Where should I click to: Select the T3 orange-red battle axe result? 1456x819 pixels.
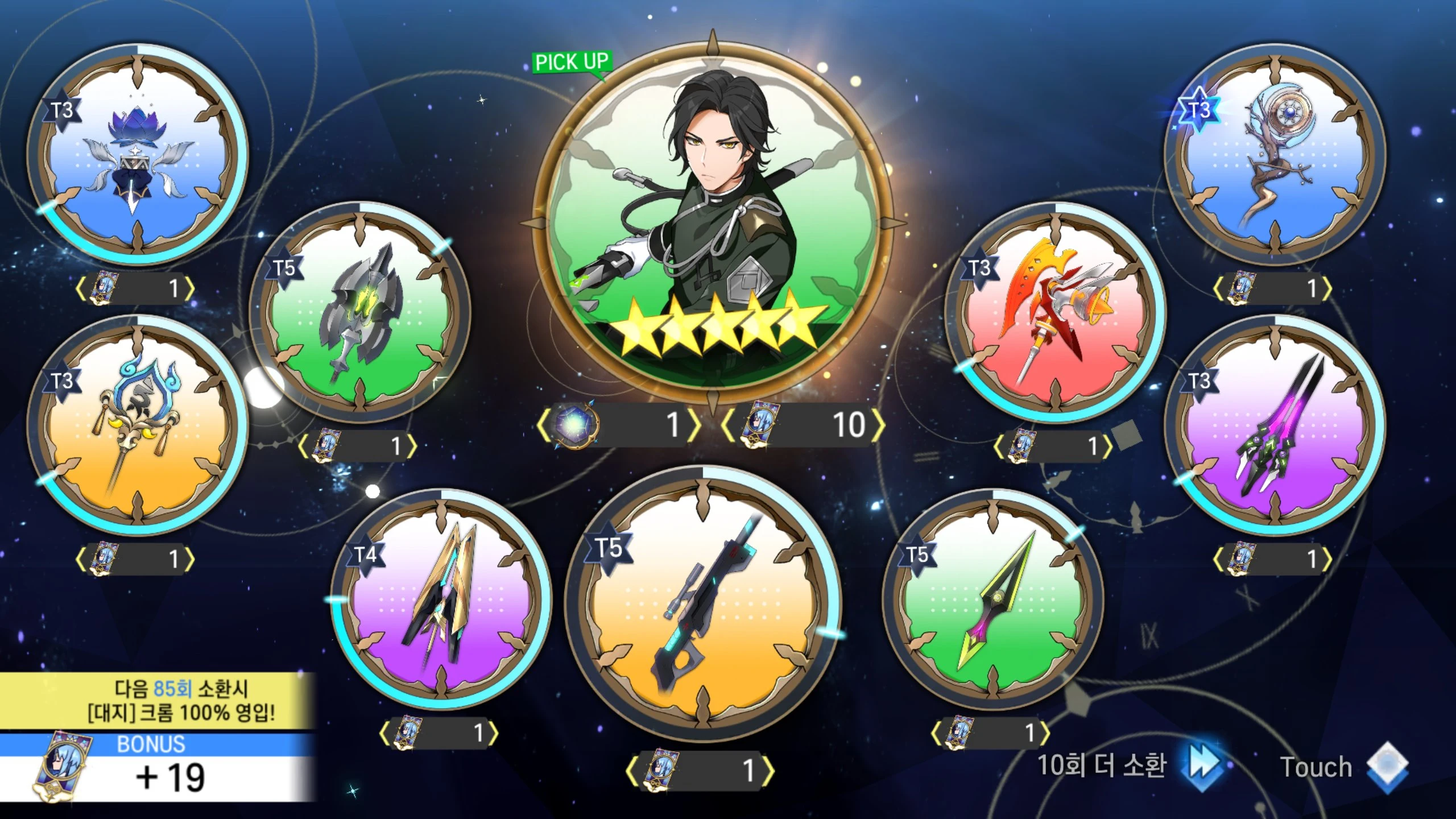tap(1056, 312)
